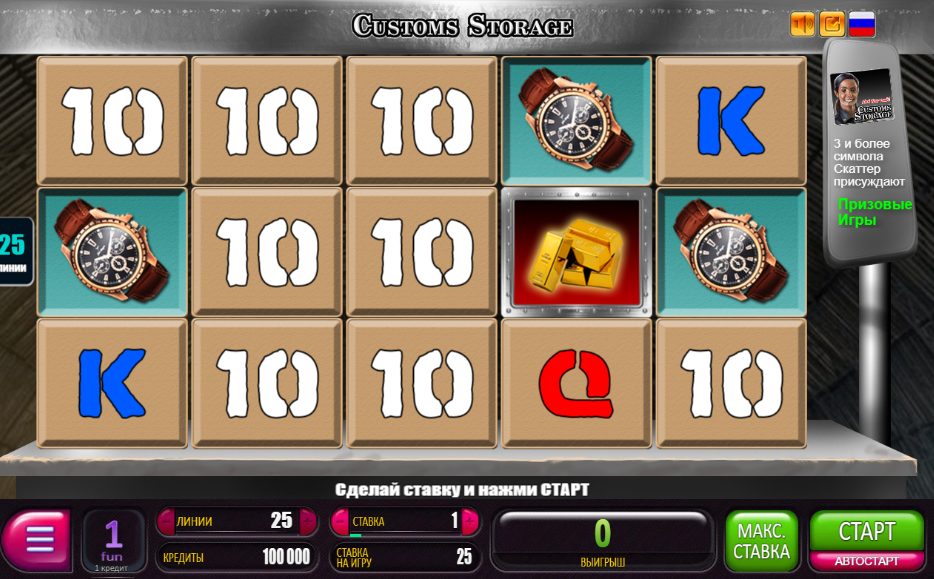Enable АВТОСТАРТ auto-spin mode
Image resolution: width=934 pixels, height=579 pixels.
(x=866, y=561)
